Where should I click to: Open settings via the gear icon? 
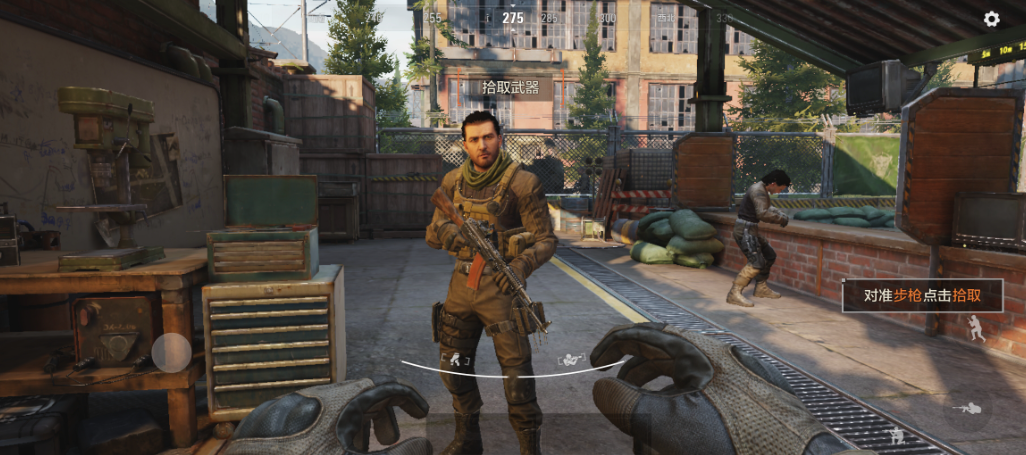click(991, 19)
